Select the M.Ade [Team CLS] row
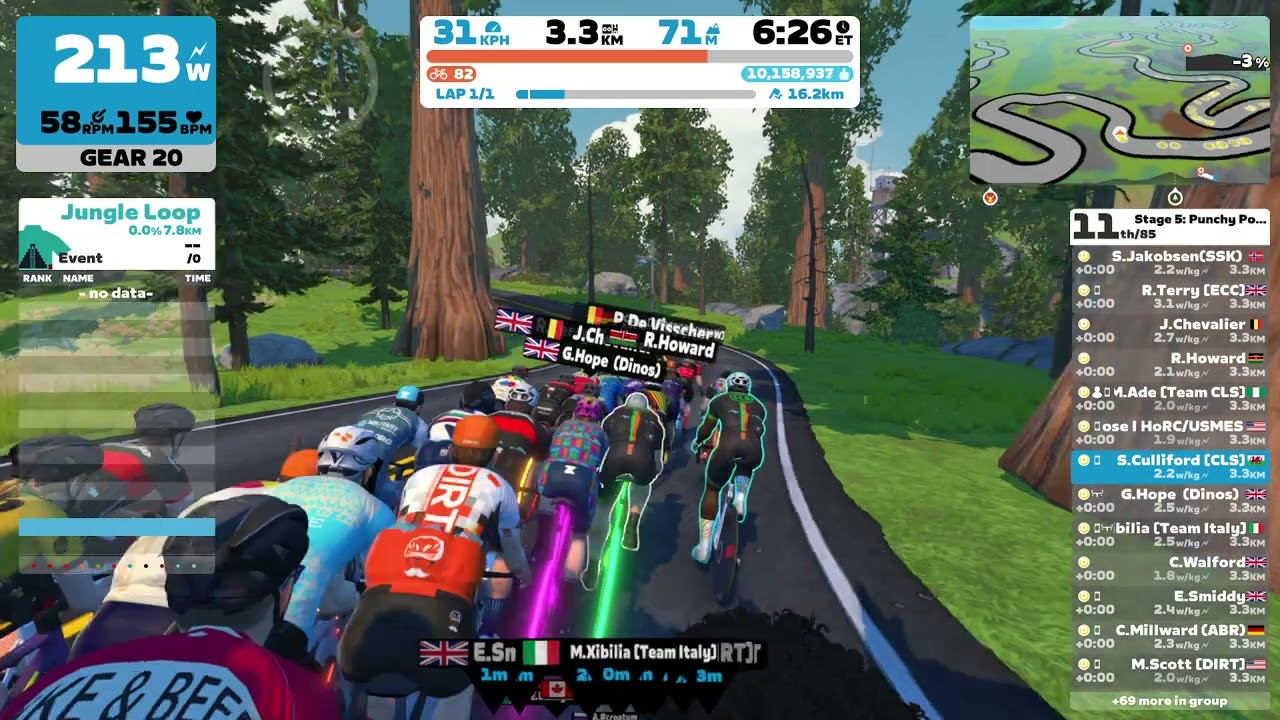Viewport: 1280px width, 720px height. (1170, 399)
